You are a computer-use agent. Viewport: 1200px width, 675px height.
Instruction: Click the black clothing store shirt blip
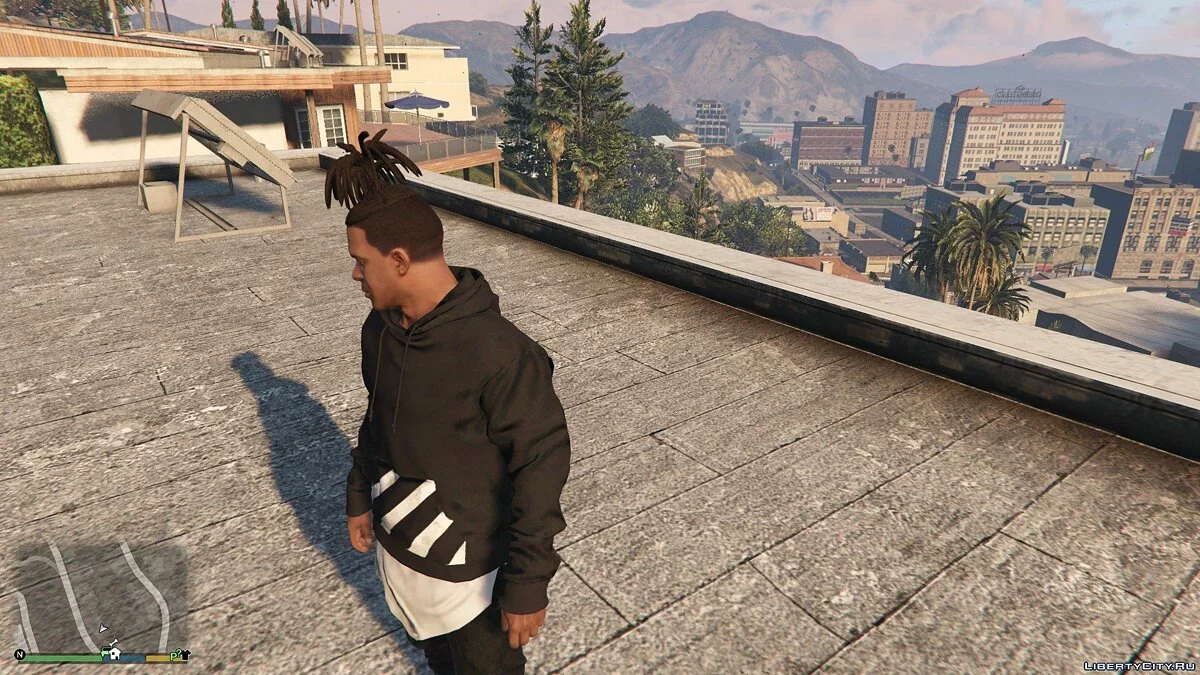tap(186, 654)
